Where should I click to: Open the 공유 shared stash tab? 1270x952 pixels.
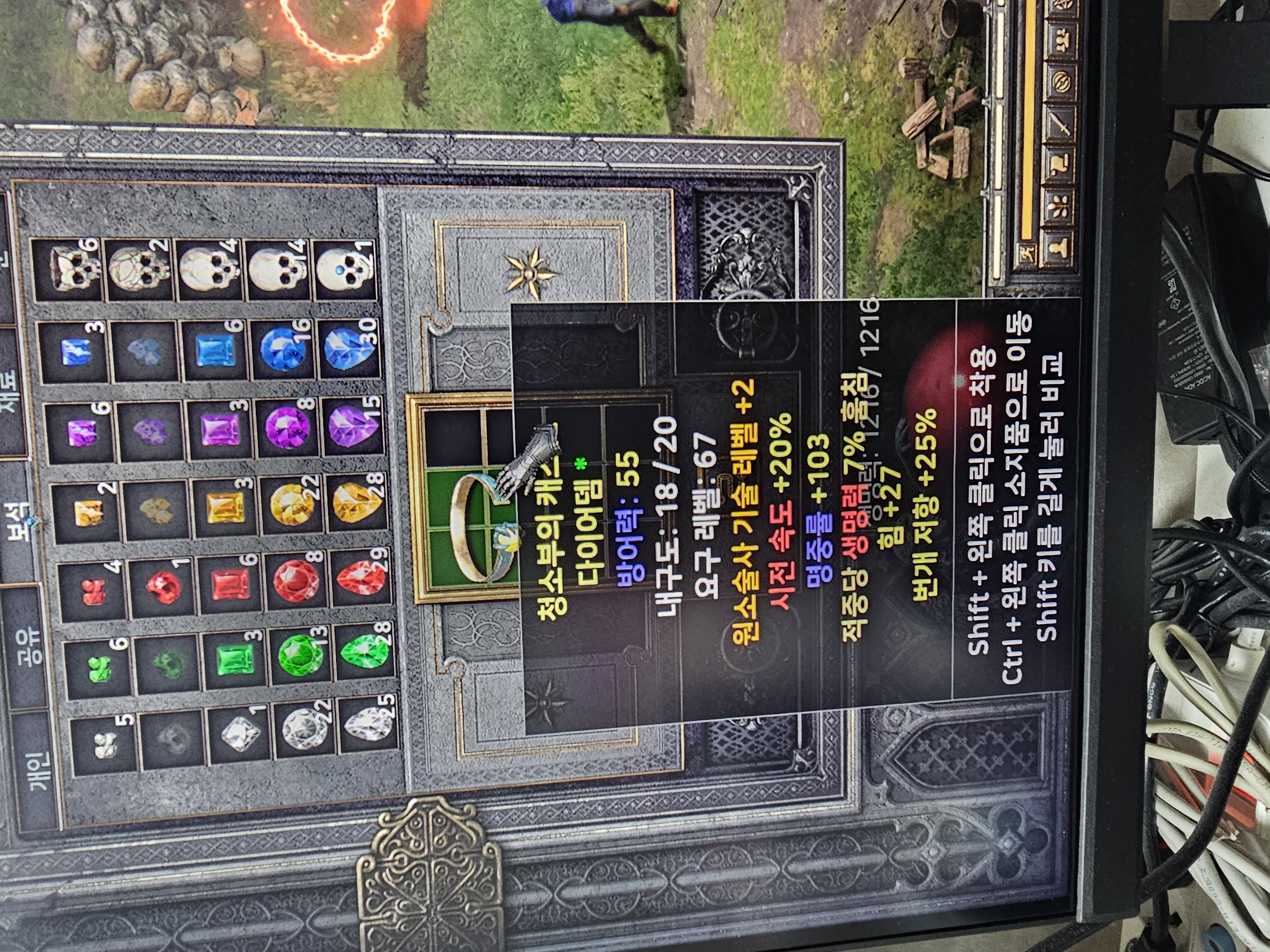(x=29, y=645)
